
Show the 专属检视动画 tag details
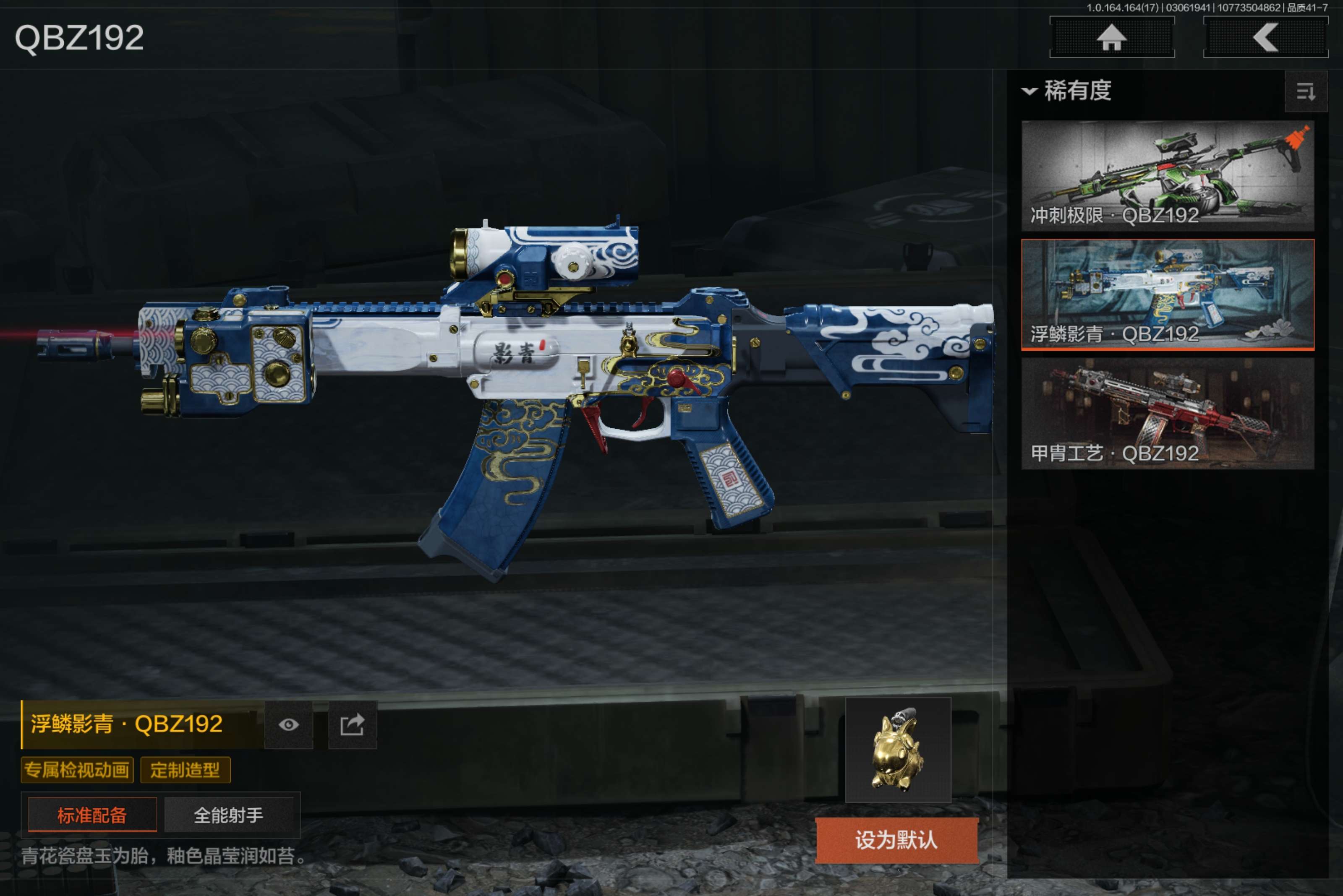(x=77, y=770)
